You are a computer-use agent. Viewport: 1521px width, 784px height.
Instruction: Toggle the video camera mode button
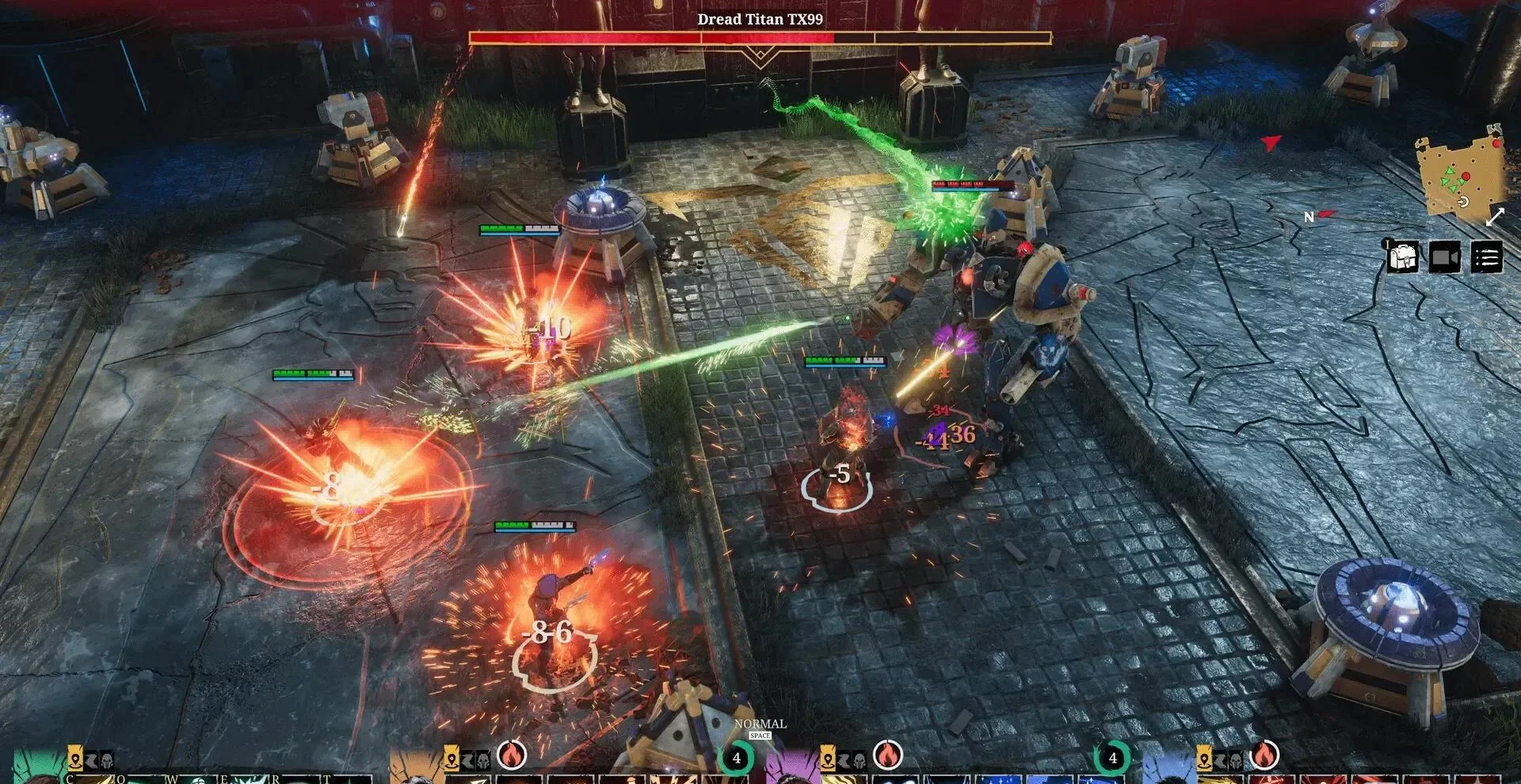pos(1444,258)
